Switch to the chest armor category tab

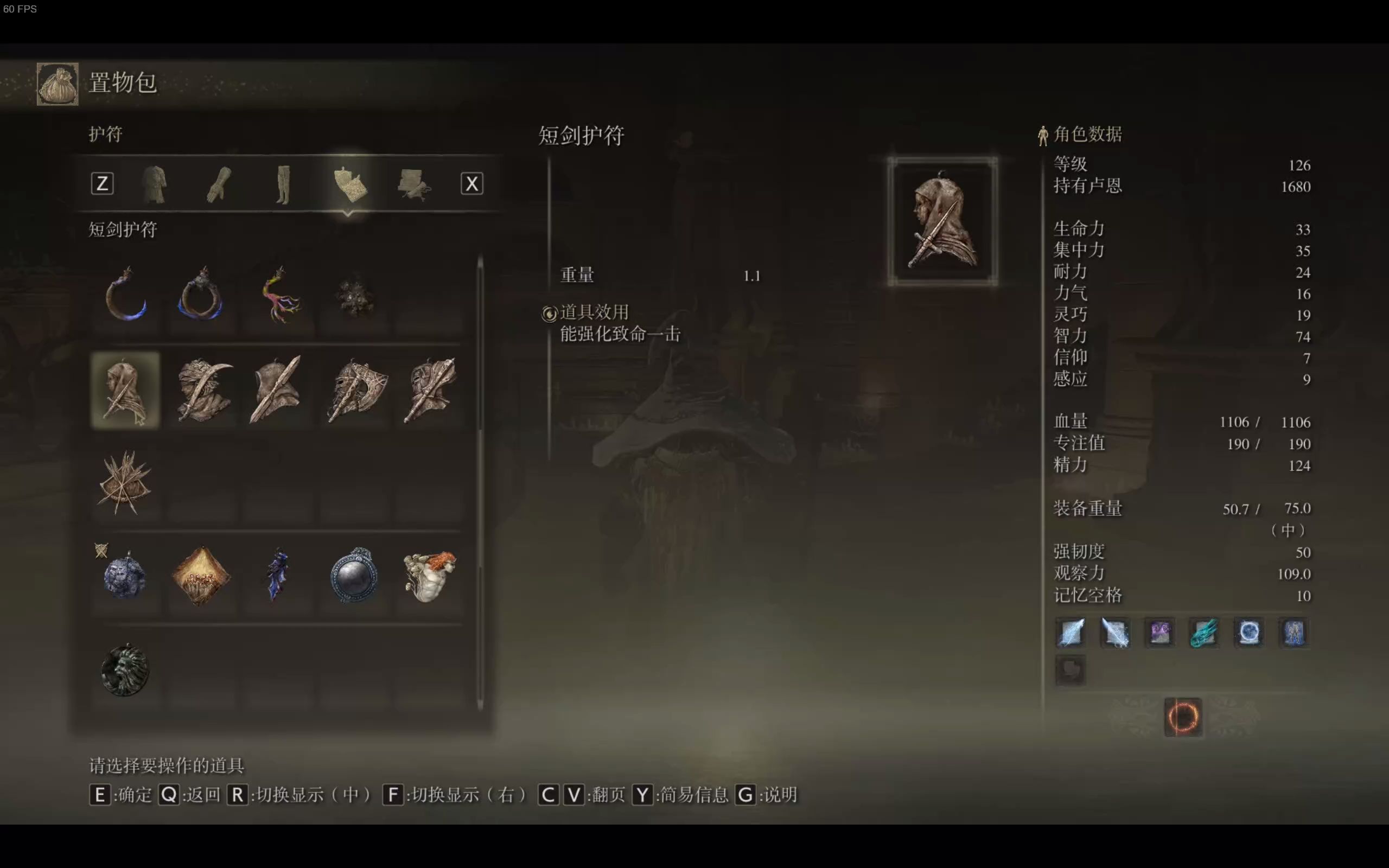pyautogui.click(x=154, y=183)
